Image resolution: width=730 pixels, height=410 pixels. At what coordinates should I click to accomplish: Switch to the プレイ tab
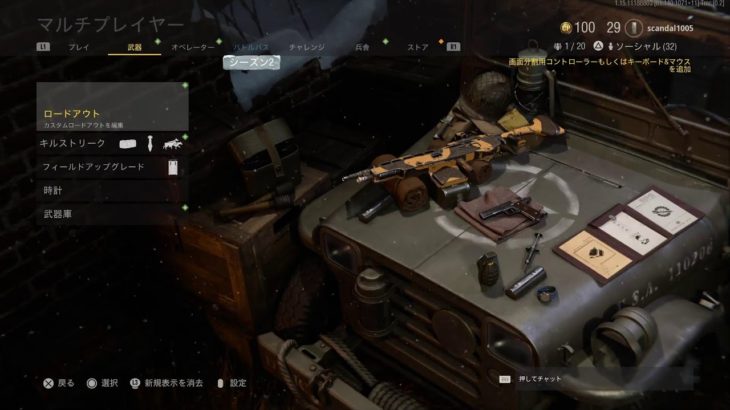pyautogui.click(x=78, y=47)
